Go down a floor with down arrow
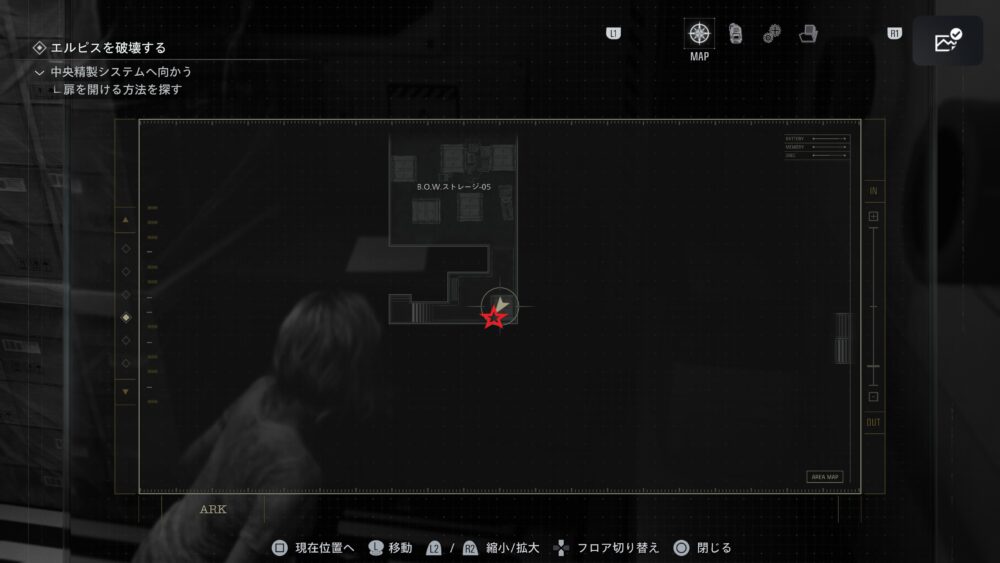The image size is (1000, 563). point(126,391)
